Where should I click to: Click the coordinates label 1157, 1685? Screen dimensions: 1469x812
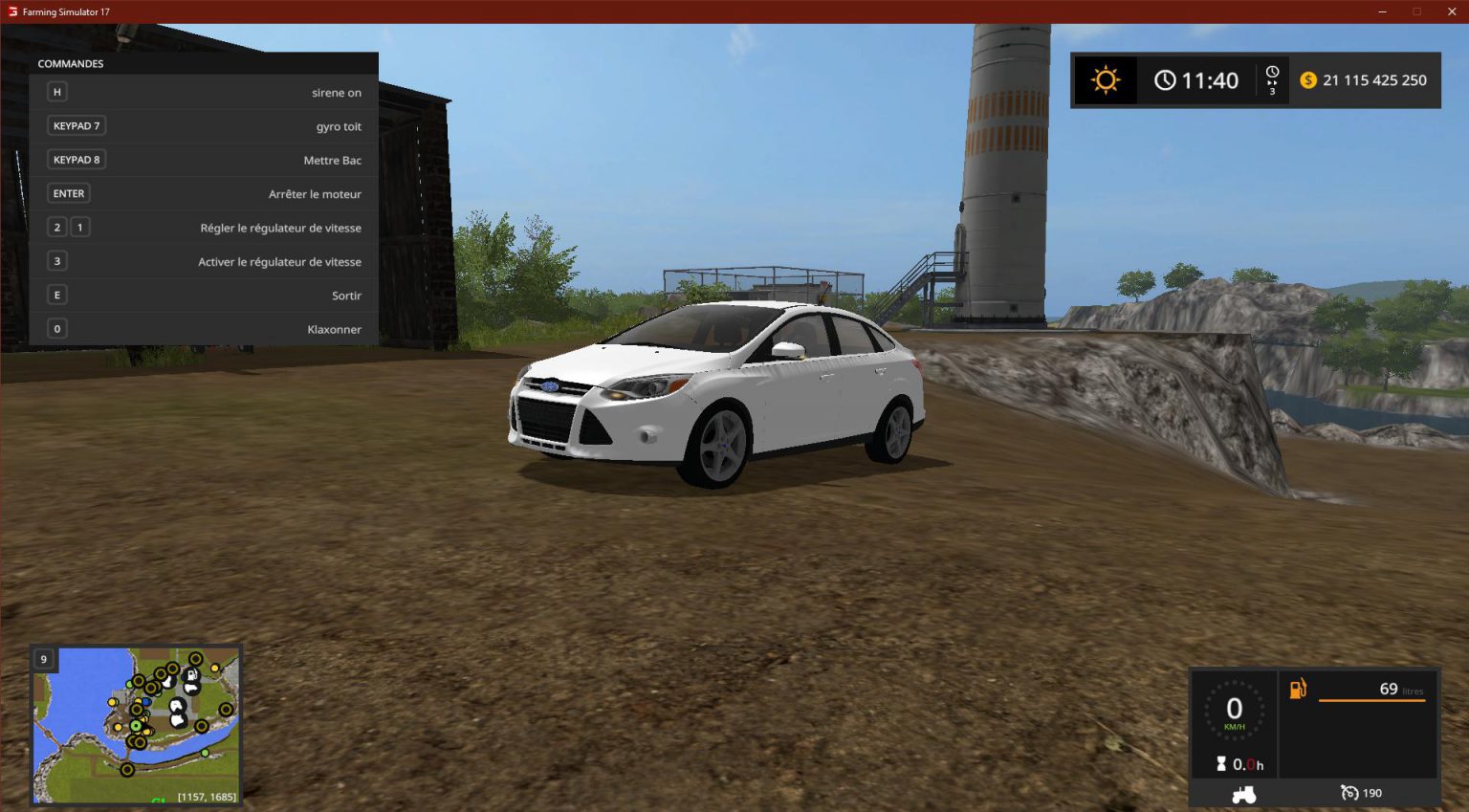point(208,796)
